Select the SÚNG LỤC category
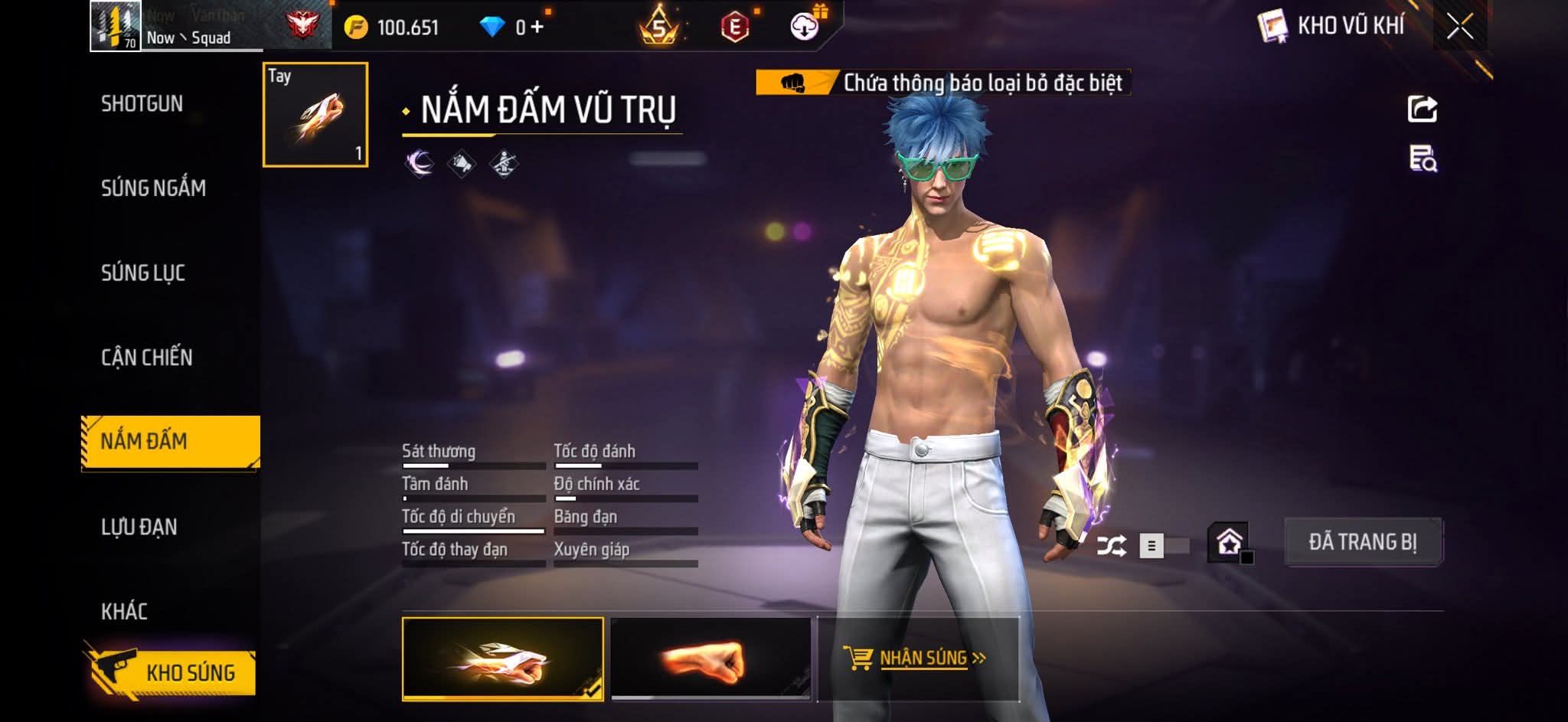 [x=143, y=273]
